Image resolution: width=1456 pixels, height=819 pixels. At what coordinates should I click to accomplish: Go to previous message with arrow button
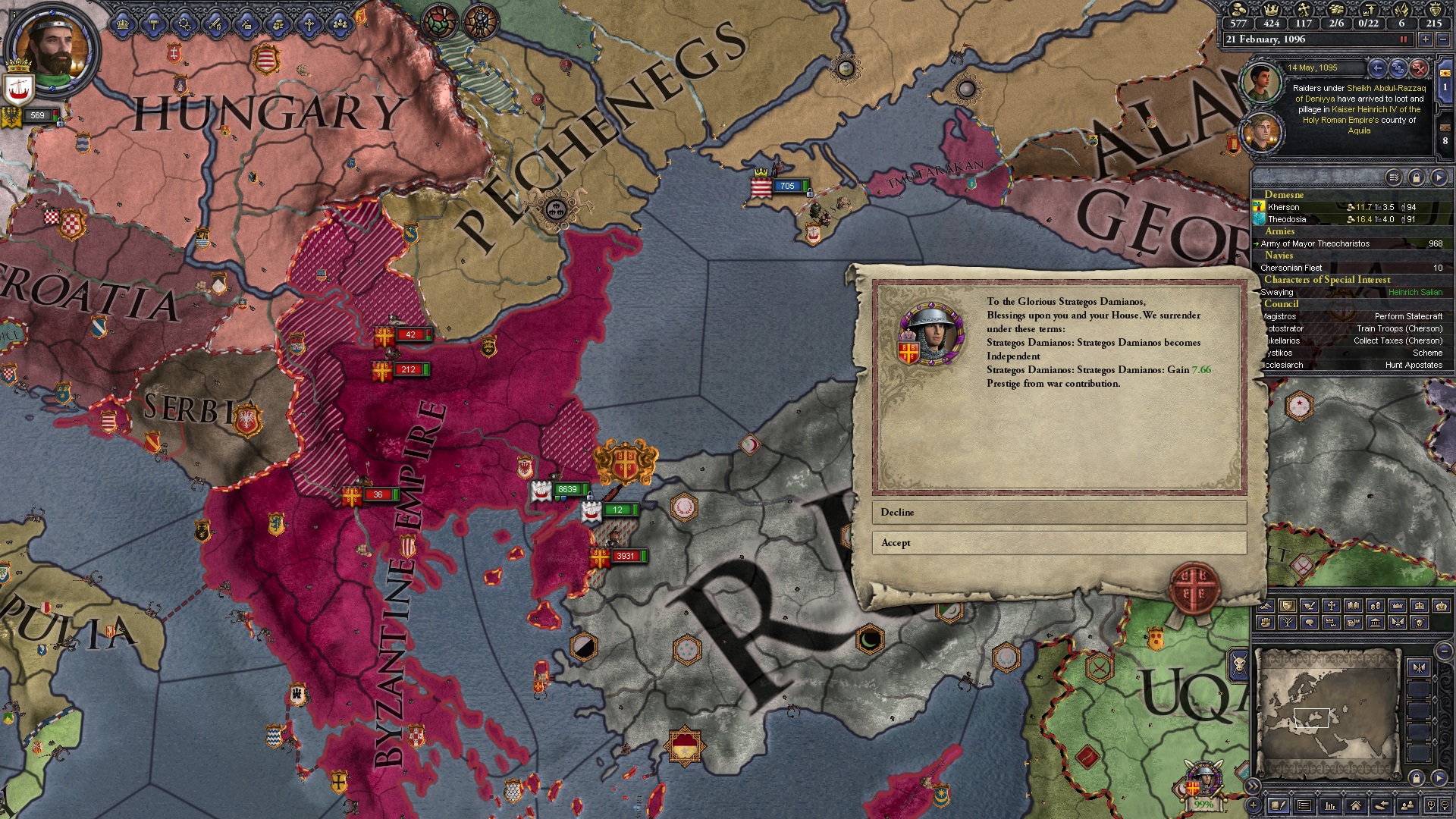(x=1378, y=68)
